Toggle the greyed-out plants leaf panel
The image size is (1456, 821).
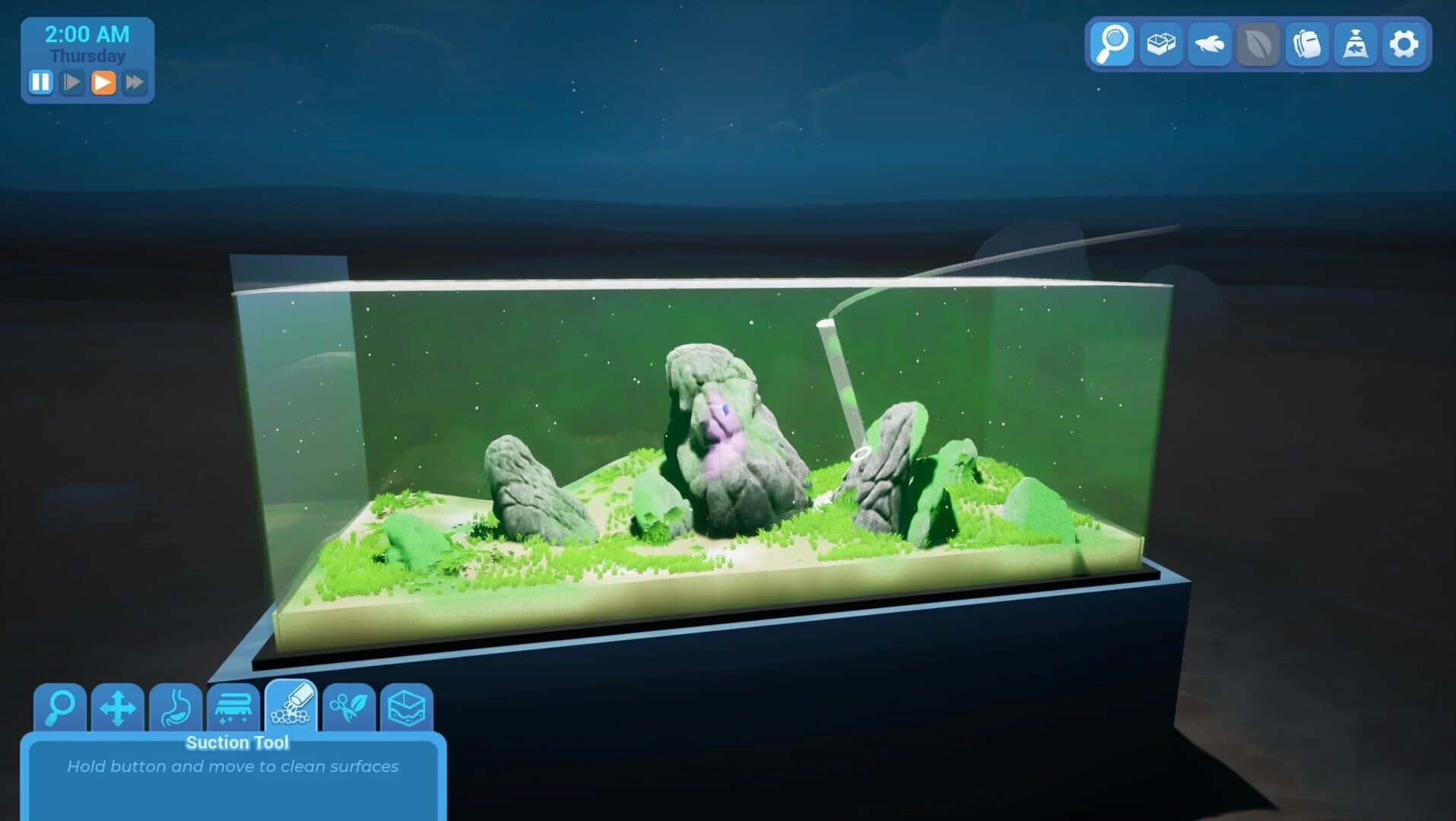click(1257, 44)
